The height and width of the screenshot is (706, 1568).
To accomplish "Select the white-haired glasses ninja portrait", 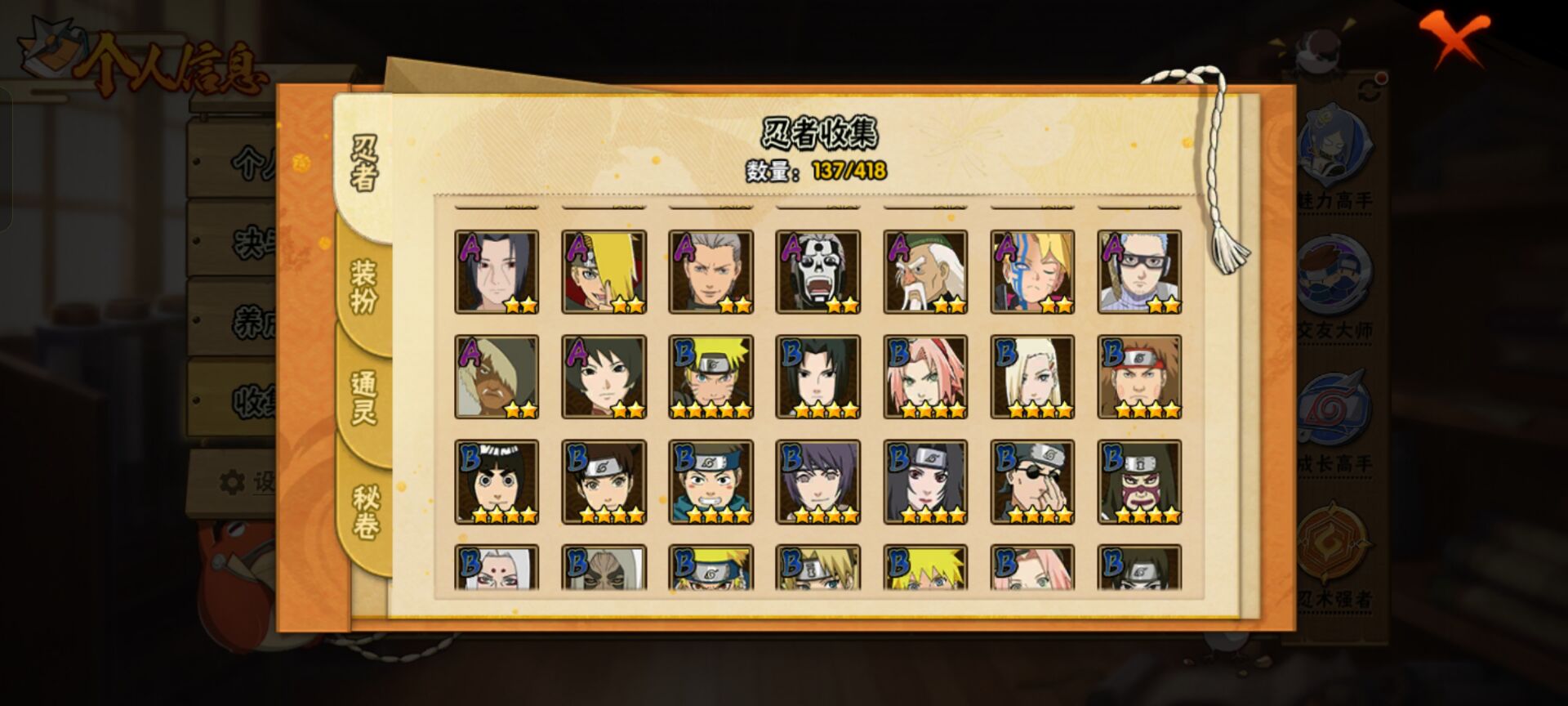I will click(1139, 272).
